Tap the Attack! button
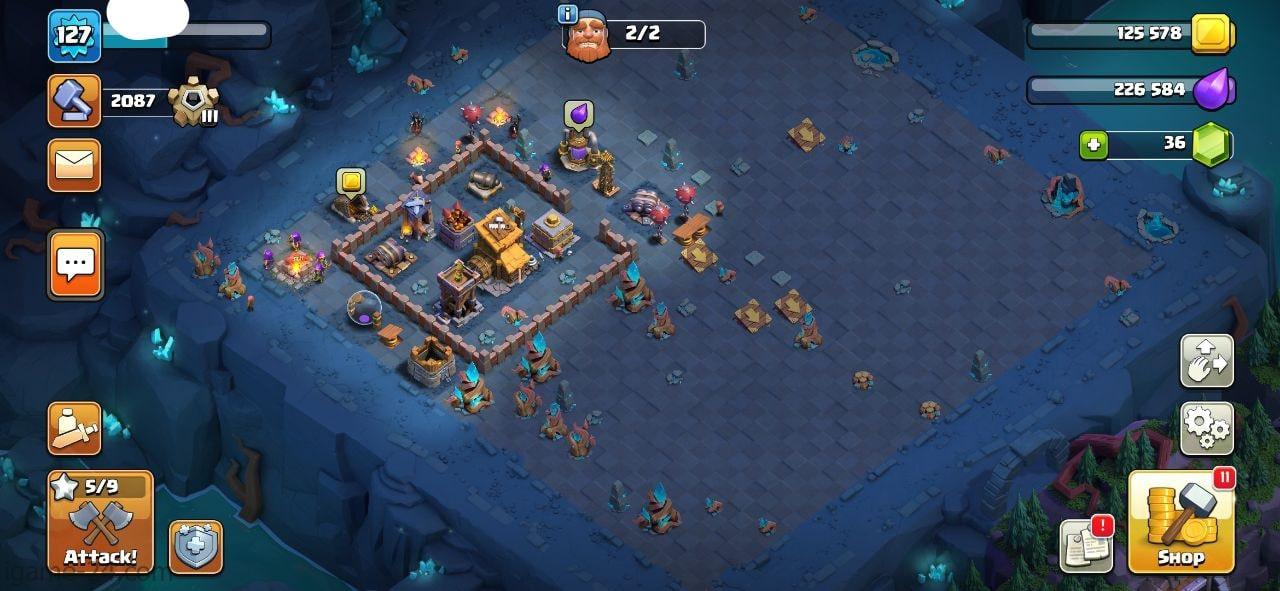Image resolution: width=1280 pixels, height=591 pixels. 100,522
